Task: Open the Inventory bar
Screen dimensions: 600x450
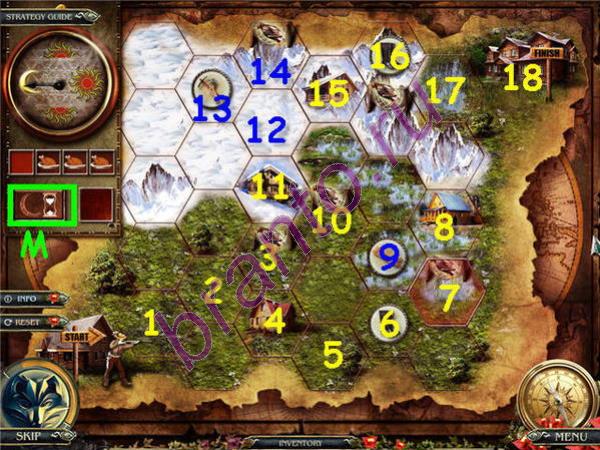Action: (x=298, y=441)
